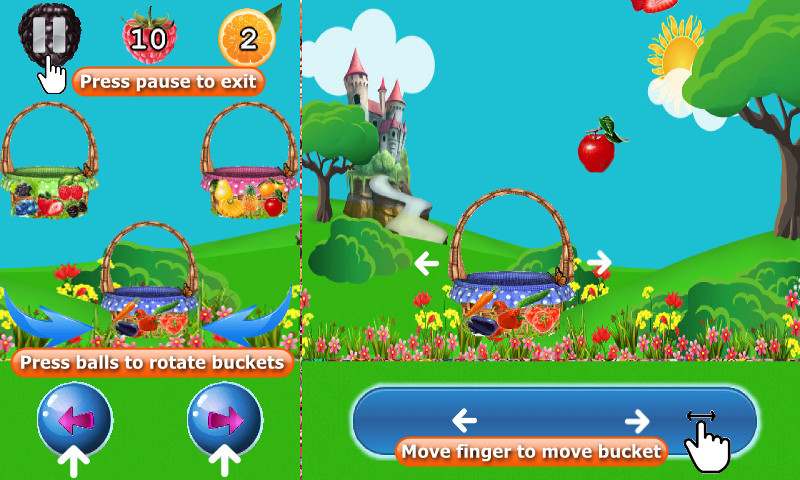Rotate buckets with the right arrow ball

[224, 419]
